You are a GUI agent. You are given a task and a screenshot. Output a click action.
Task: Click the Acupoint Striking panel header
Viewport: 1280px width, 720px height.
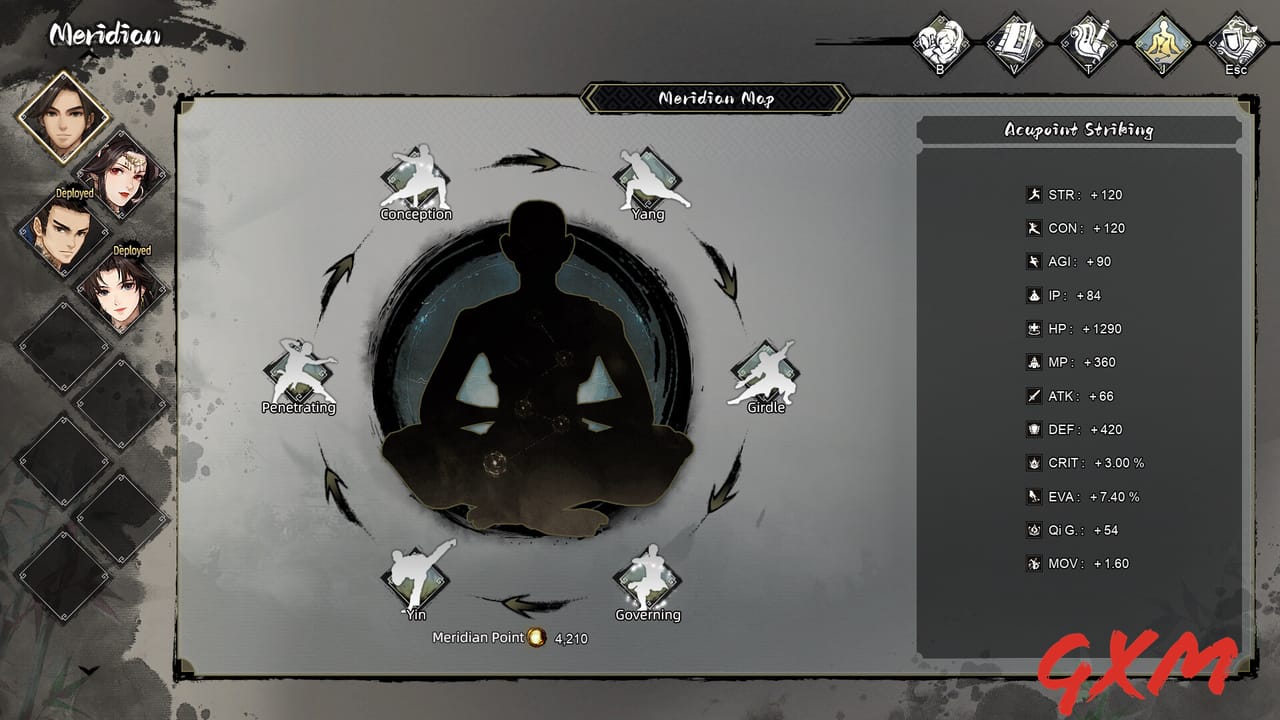point(1080,130)
